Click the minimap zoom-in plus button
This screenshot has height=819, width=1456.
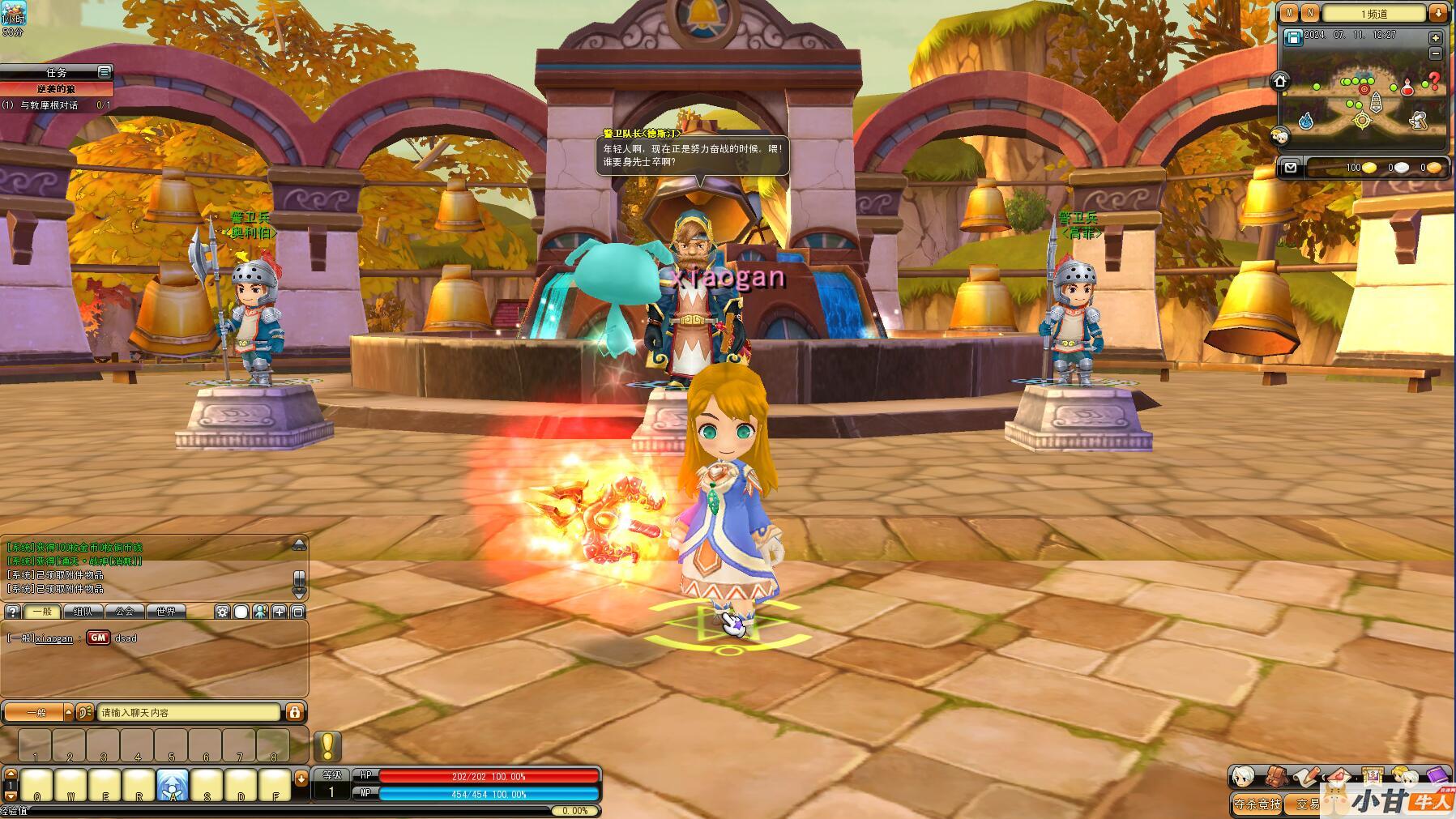coord(1436,38)
